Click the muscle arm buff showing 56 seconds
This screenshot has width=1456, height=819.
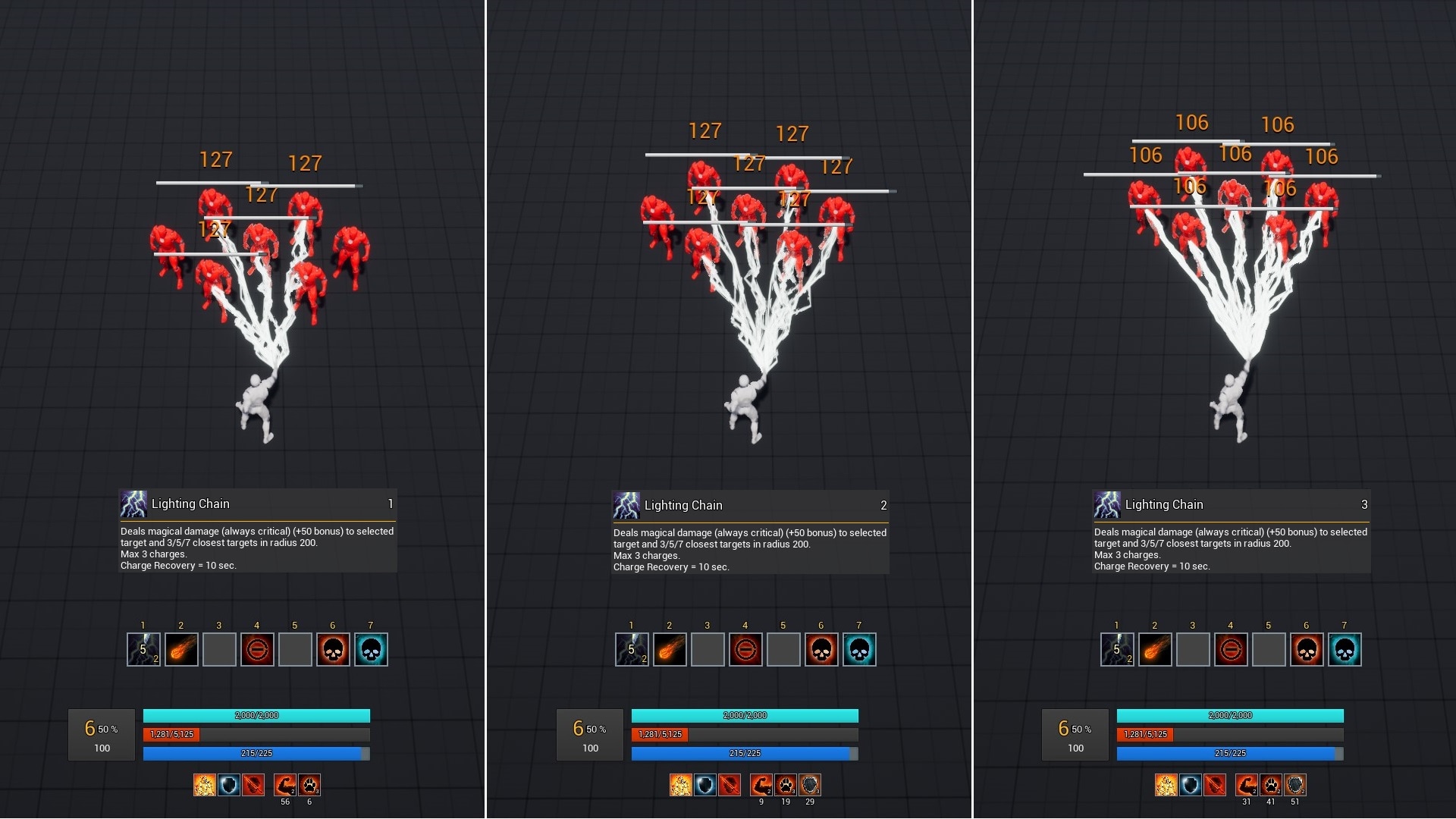pos(284,785)
